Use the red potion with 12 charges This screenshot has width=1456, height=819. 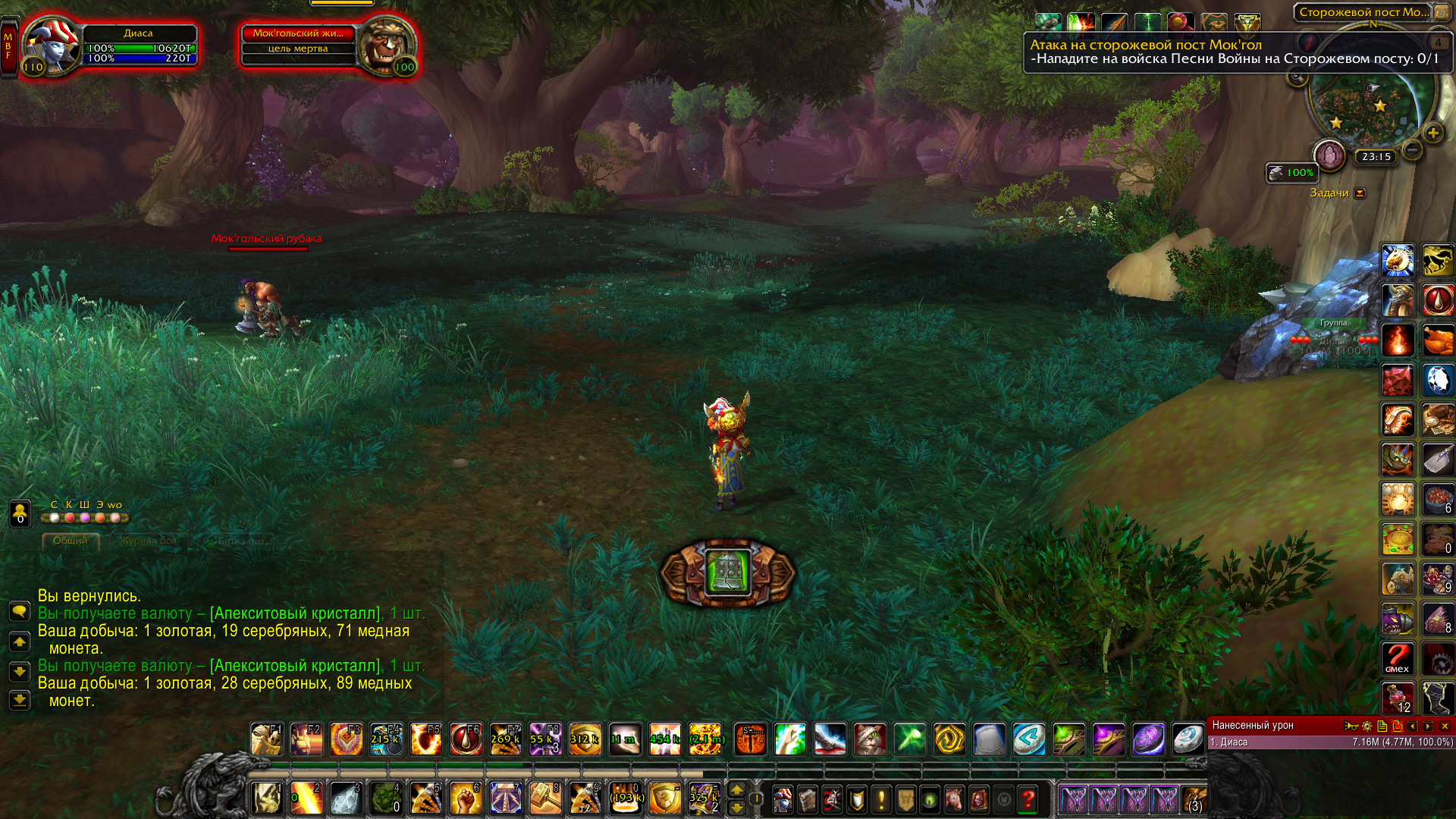(x=1397, y=698)
